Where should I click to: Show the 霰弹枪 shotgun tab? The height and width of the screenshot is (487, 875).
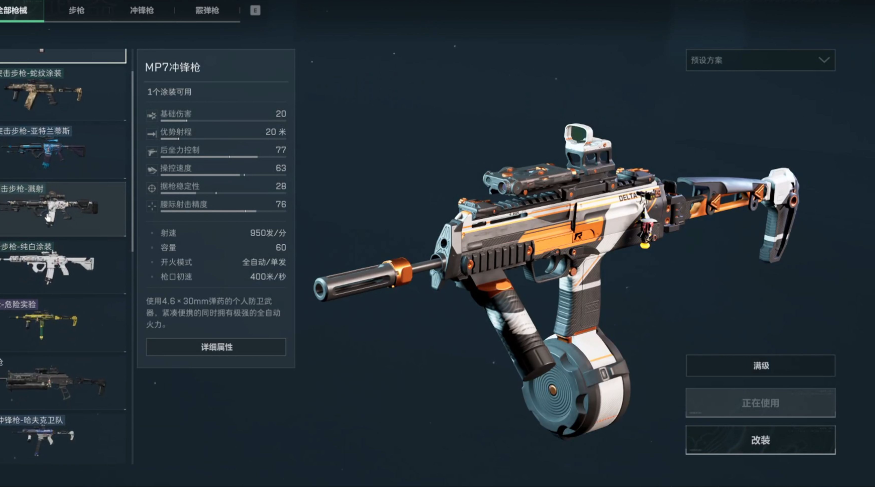[x=207, y=10]
